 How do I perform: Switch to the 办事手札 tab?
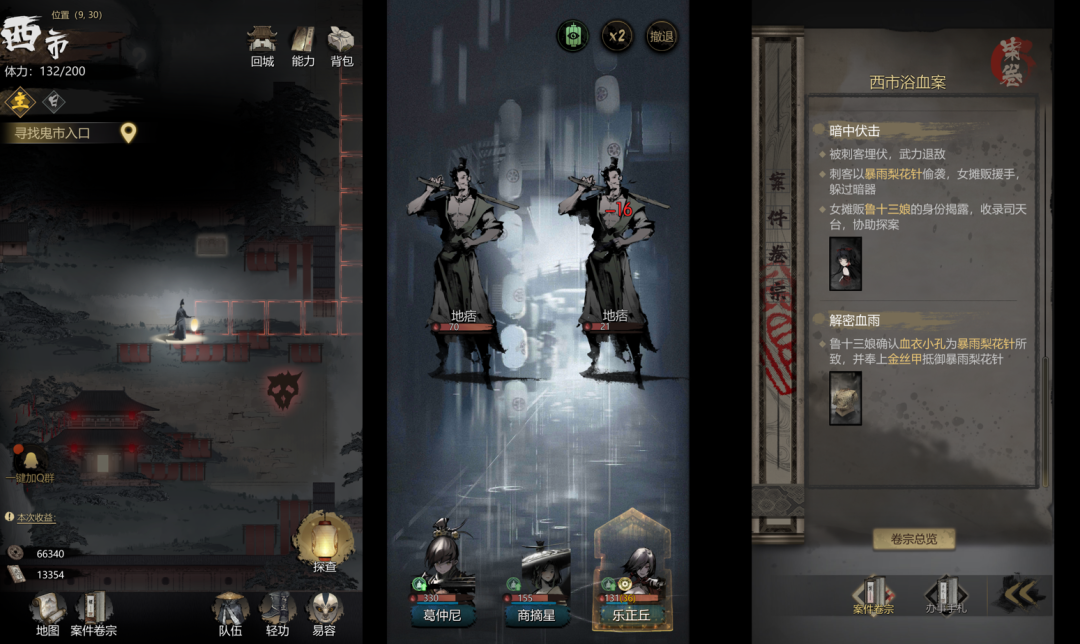945,596
